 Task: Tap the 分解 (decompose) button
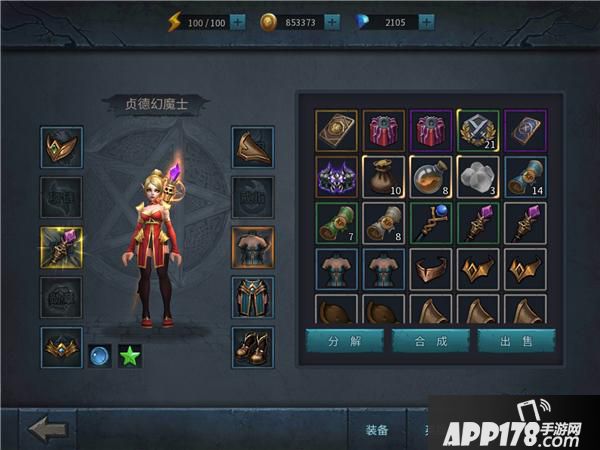[x=344, y=341]
